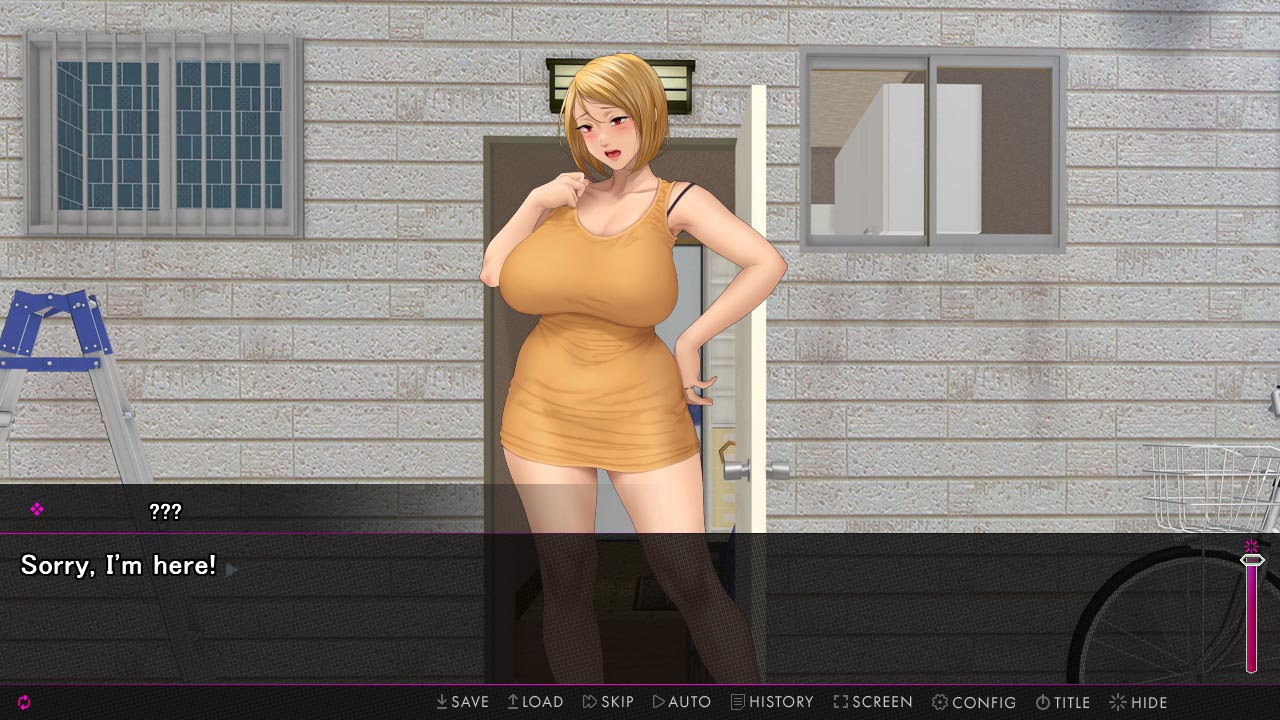
Task: Open the Config settings
Action: click(973, 702)
